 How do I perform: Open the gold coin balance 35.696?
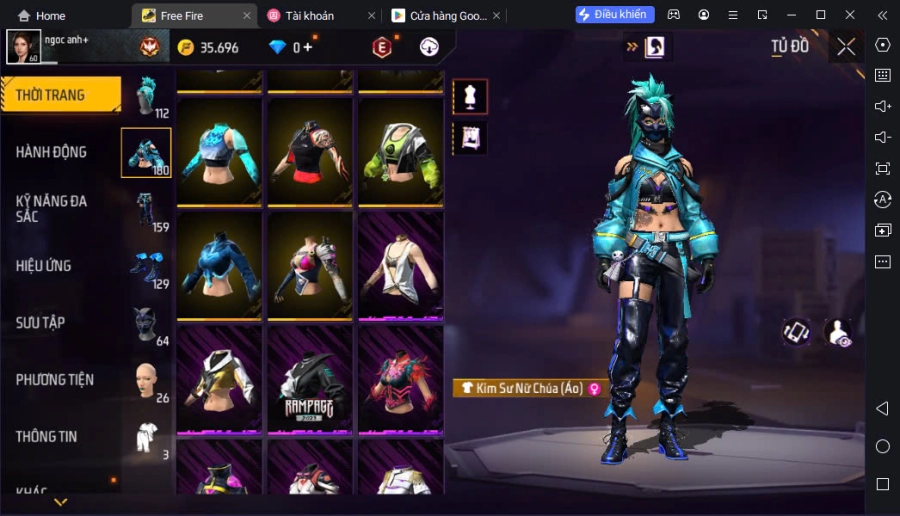click(x=209, y=48)
